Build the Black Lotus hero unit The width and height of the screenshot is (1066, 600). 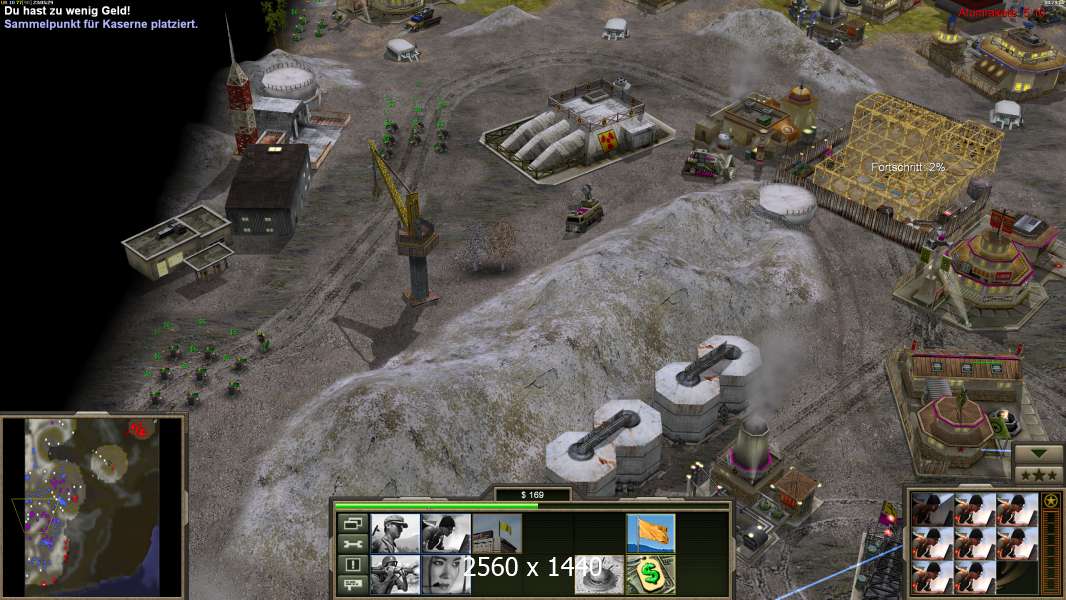tap(446, 575)
